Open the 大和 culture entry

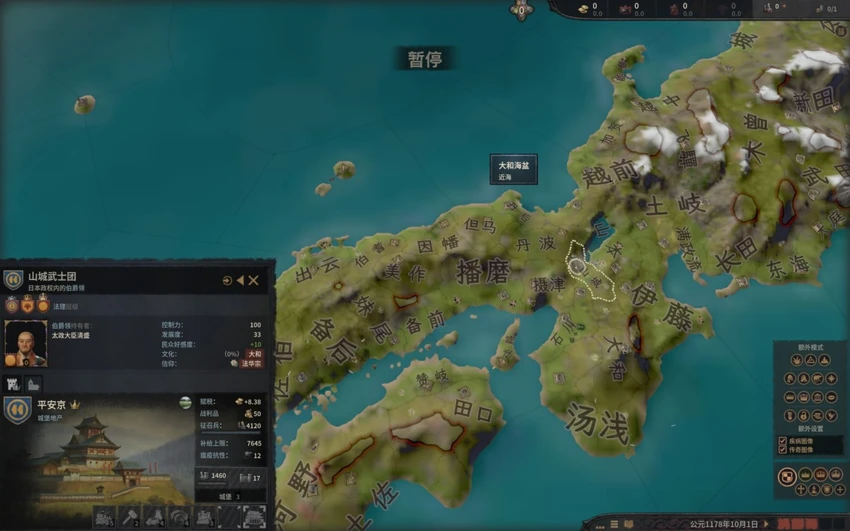tap(254, 353)
